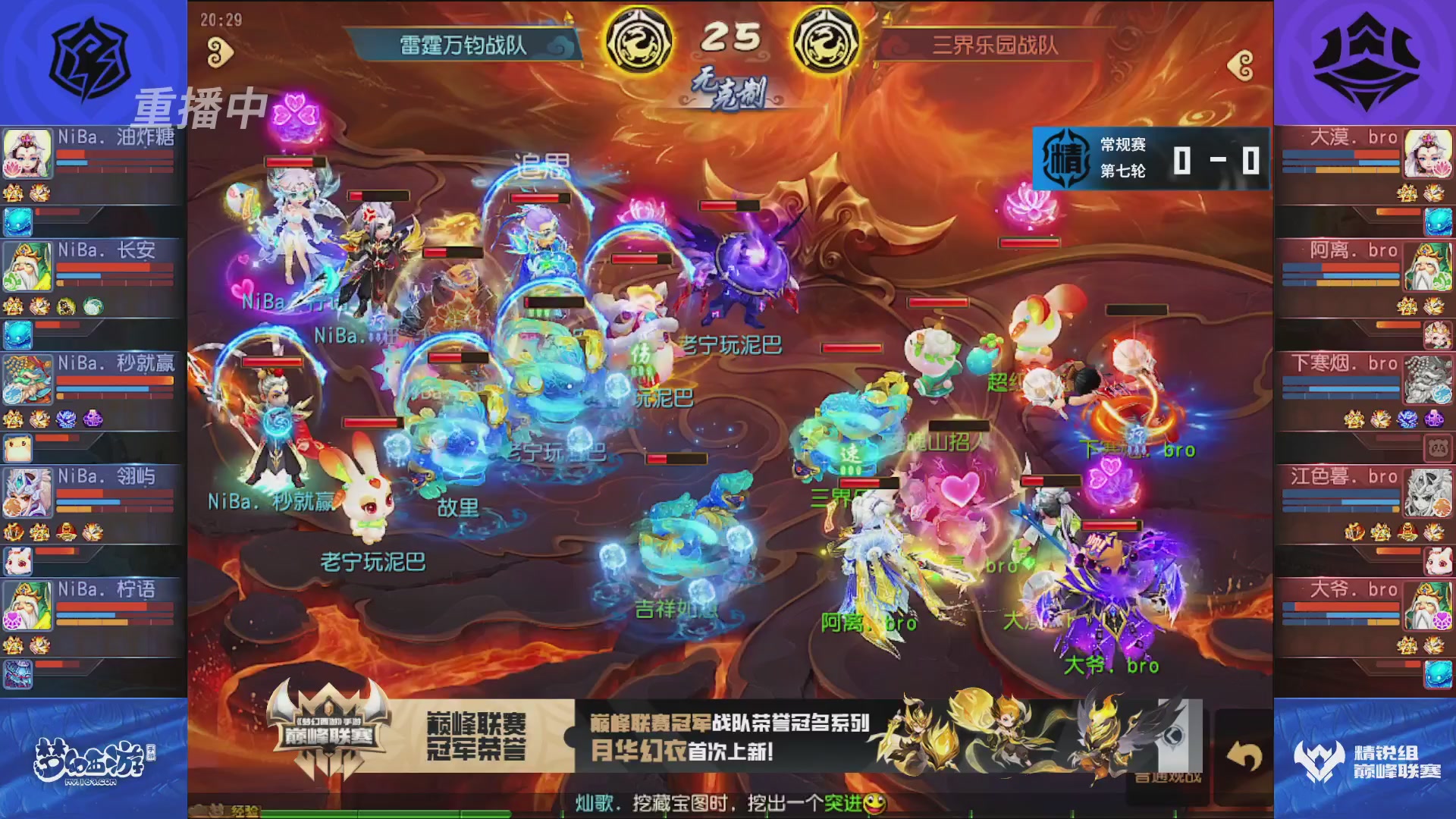
Task: Toggle the pink heart buff under 大爷.bro
Action: pyautogui.click(x=1441, y=621)
